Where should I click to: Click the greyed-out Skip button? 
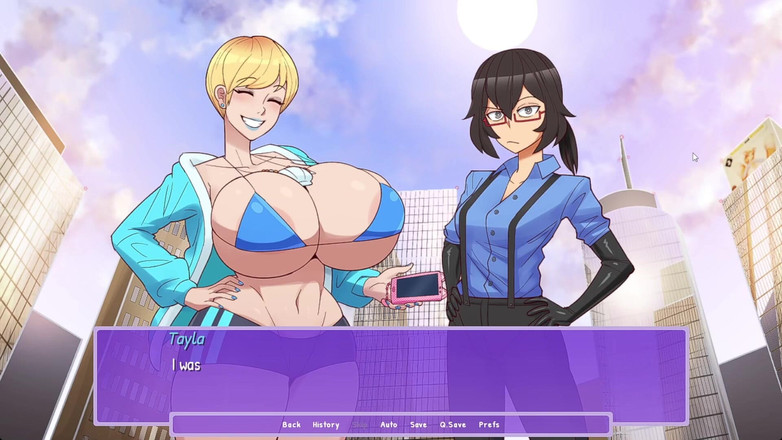point(359,425)
